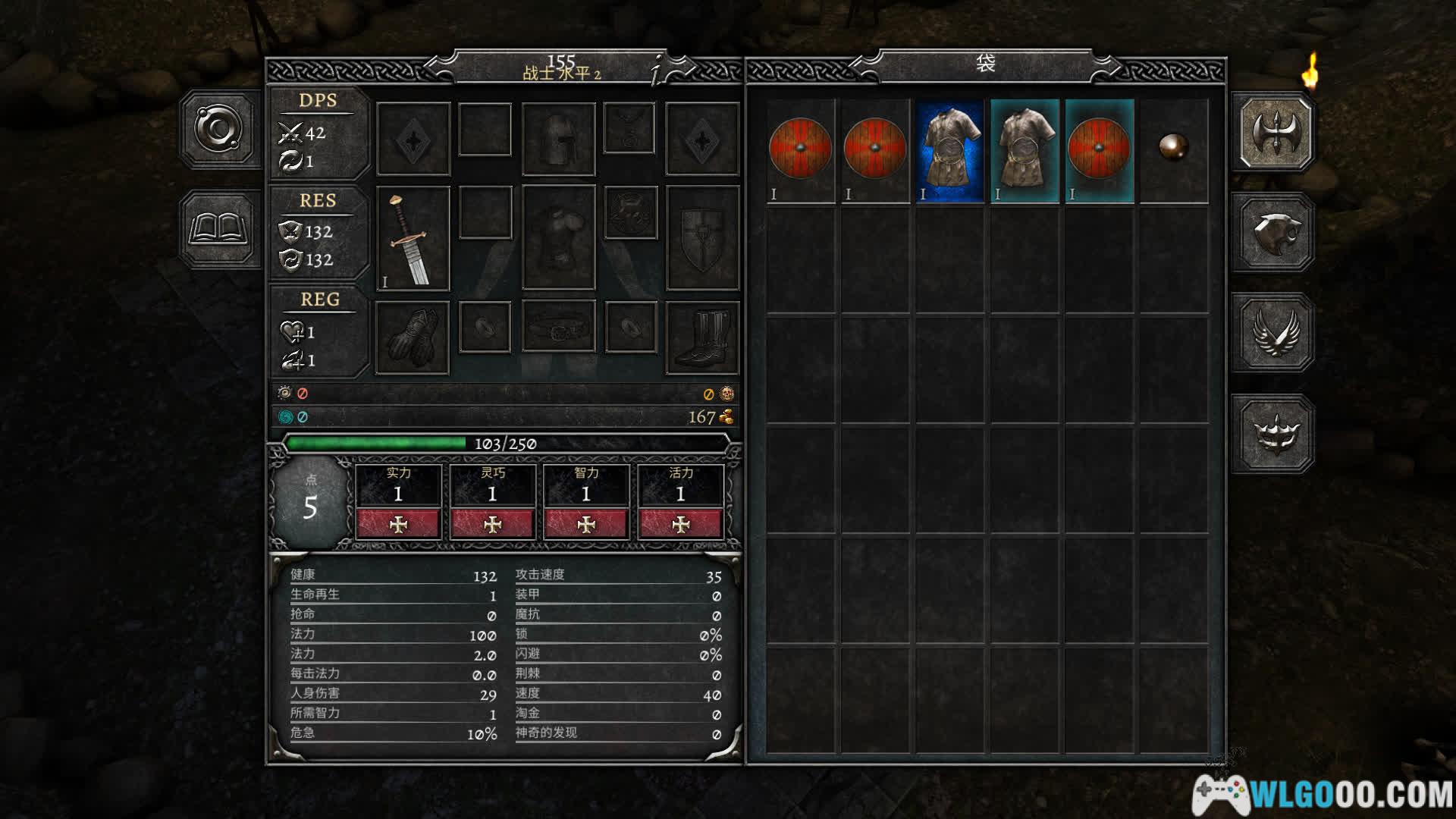Switch to the spiked crown tab

[x=1276, y=434]
